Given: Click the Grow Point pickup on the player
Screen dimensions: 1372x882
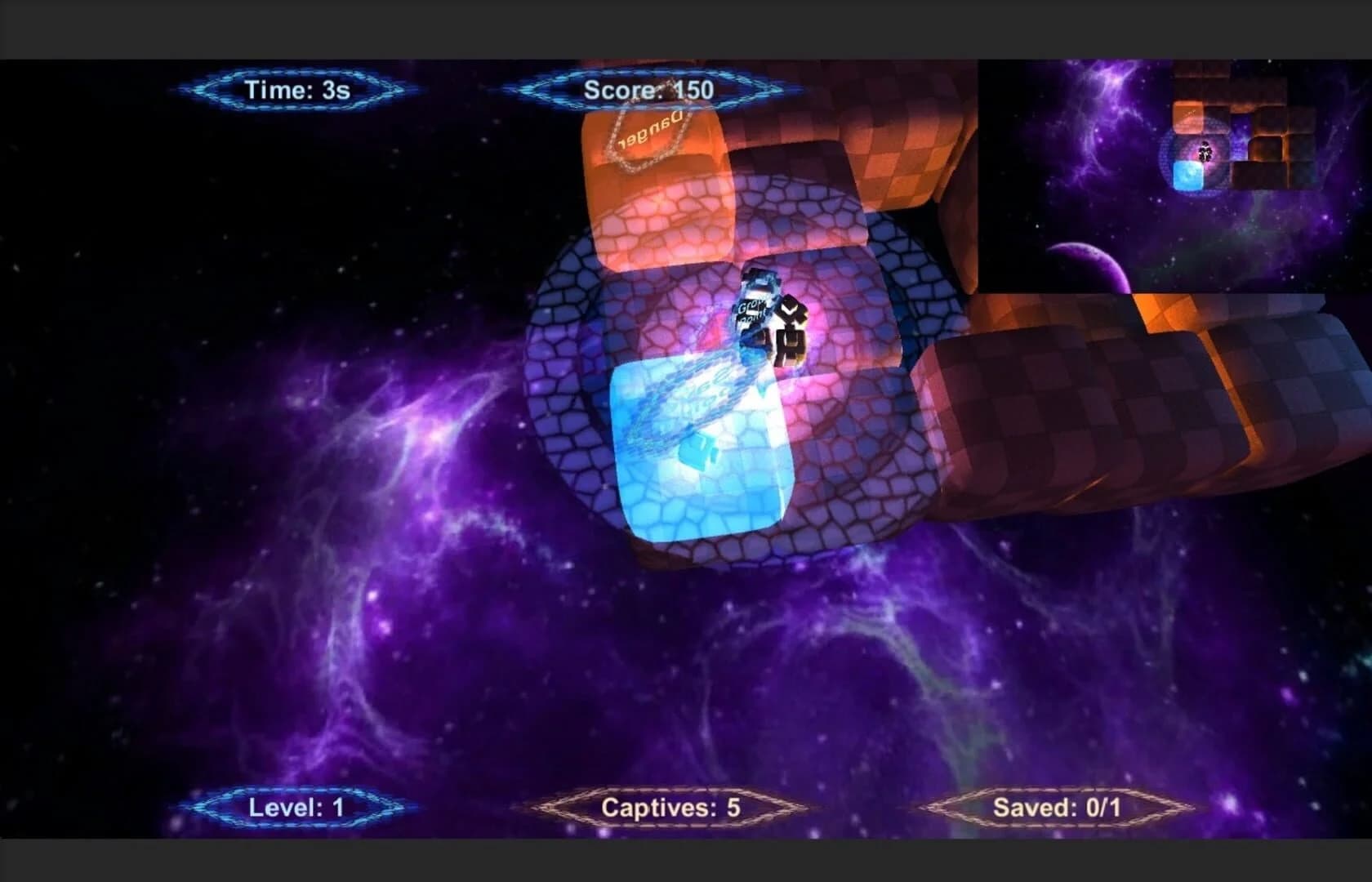Looking at the screenshot, I should point(751,310).
